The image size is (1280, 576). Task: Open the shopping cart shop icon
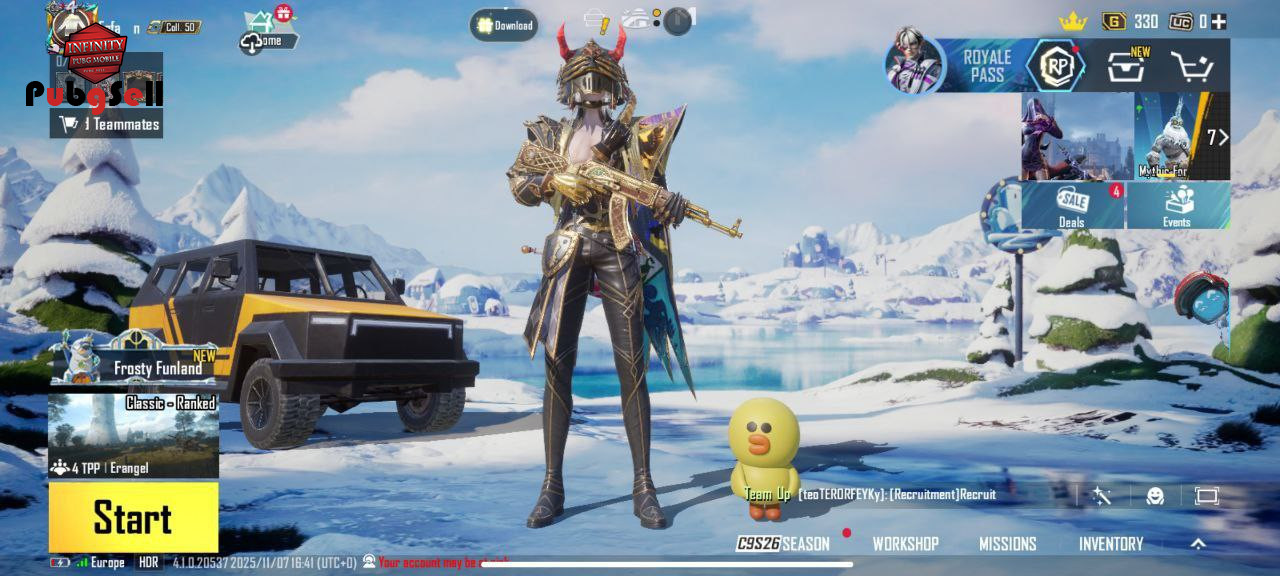1191,67
